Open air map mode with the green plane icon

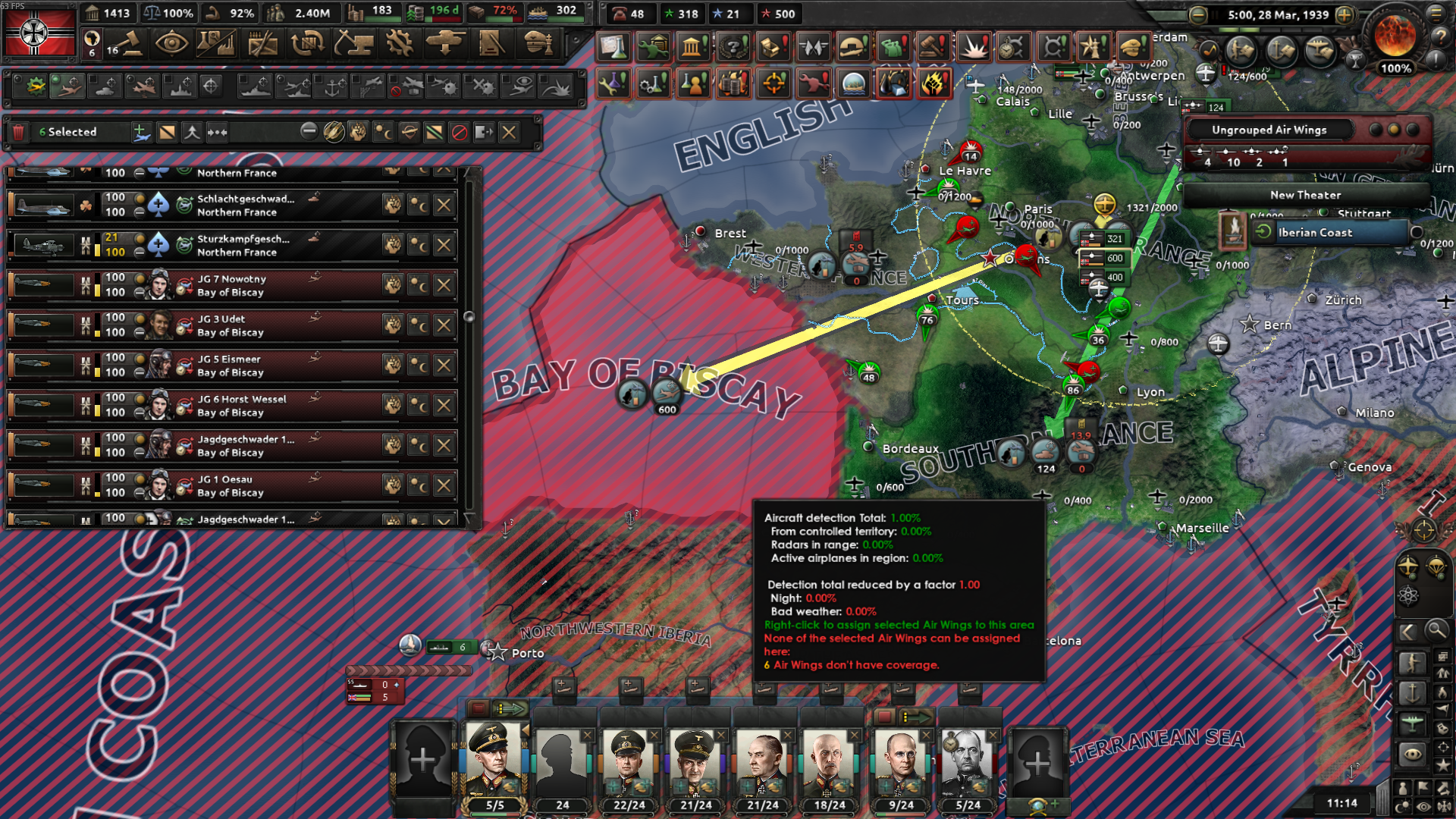point(1412,723)
